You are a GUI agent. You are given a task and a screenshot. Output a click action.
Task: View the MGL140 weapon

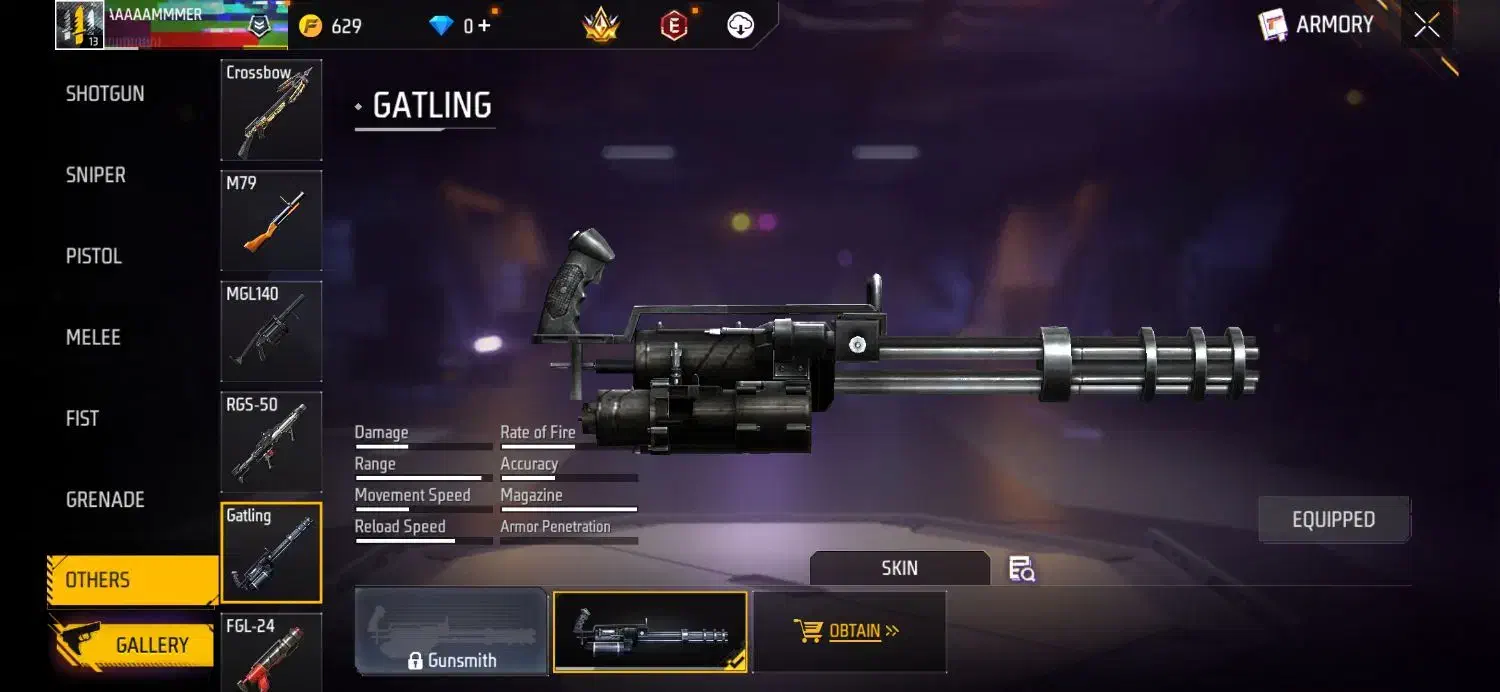tap(271, 331)
